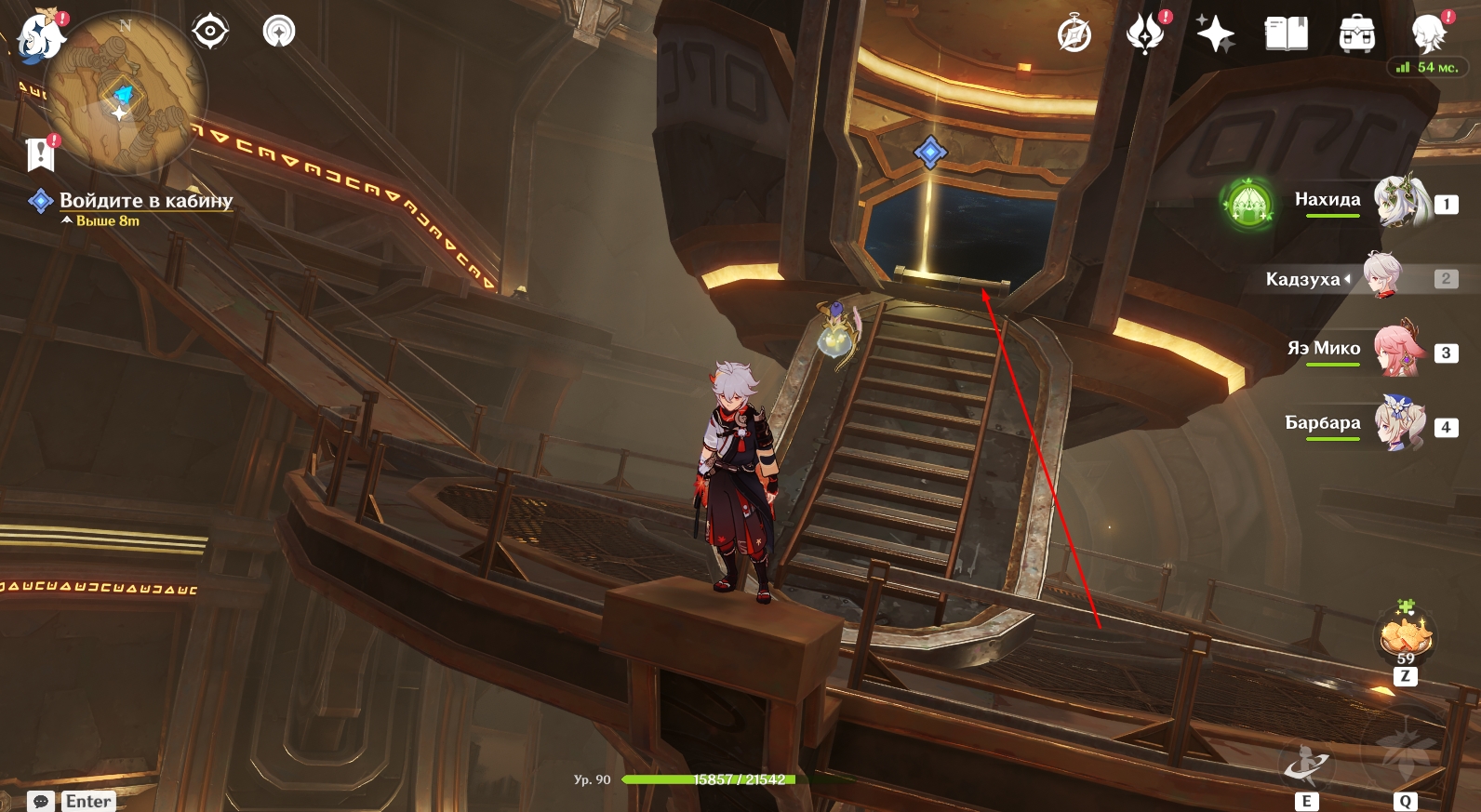Open the circular minimap
The height and width of the screenshot is (812, 1481).
[x=126, y=93]
